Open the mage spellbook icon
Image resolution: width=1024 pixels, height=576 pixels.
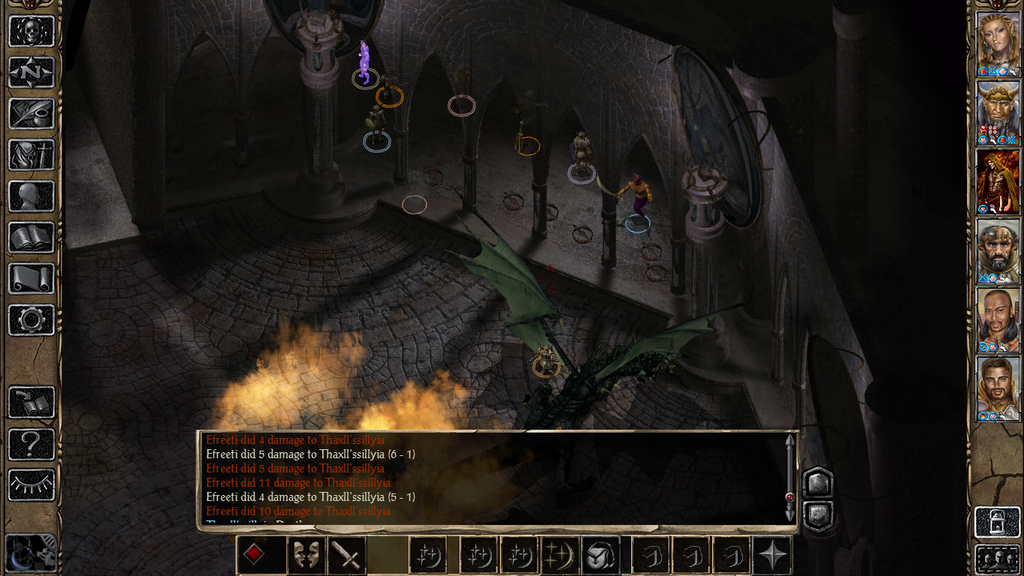tap(31, 237)
